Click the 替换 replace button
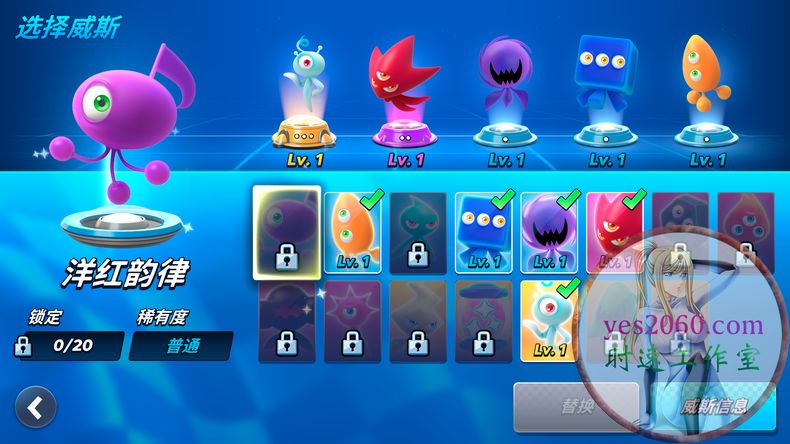Image resolution: width=790 pixels, height=444 pixels. pos(576,408)
